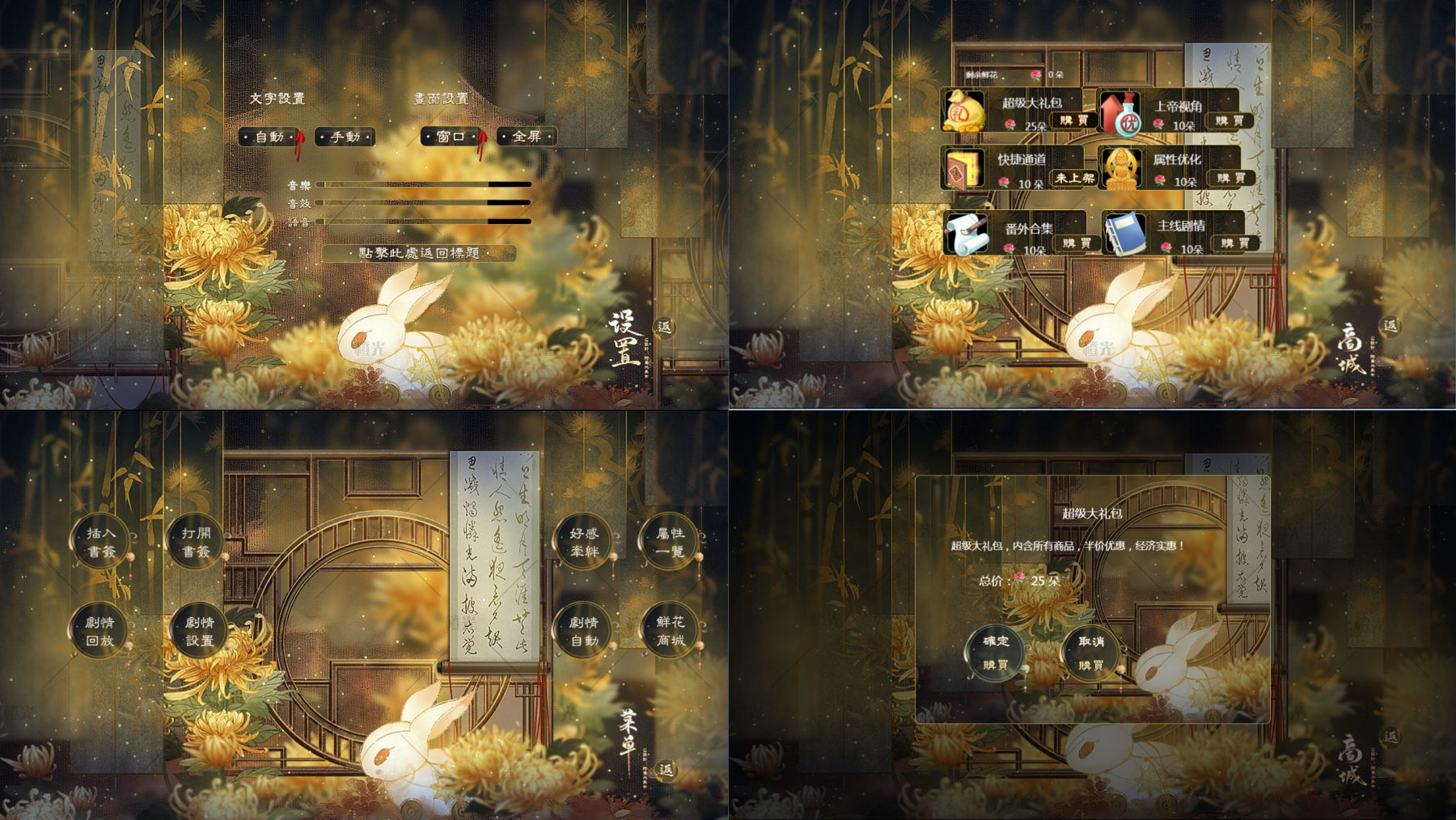Buy the 属性优化 item

1230,178
